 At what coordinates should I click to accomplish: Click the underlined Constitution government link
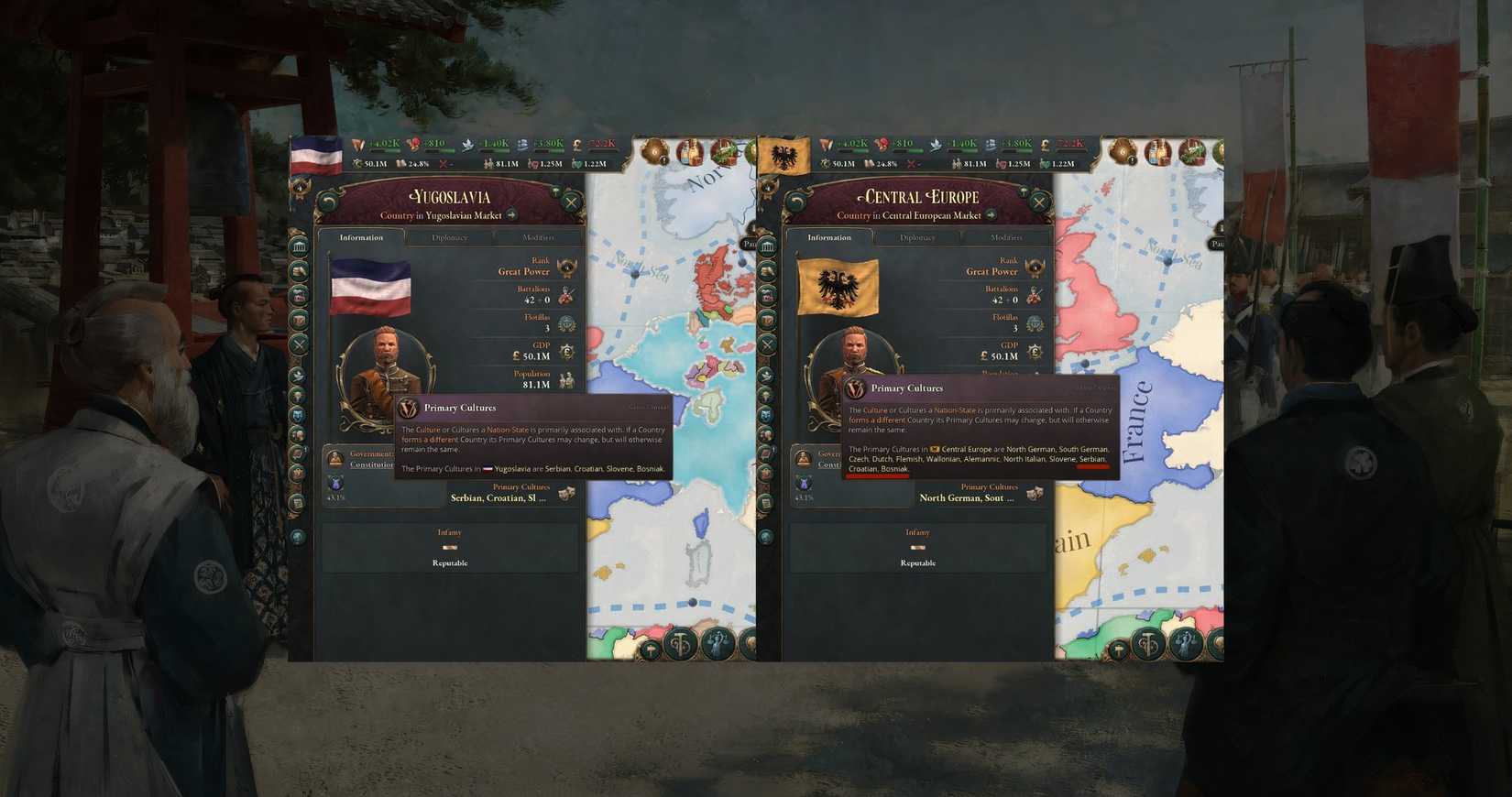(372, 464)
